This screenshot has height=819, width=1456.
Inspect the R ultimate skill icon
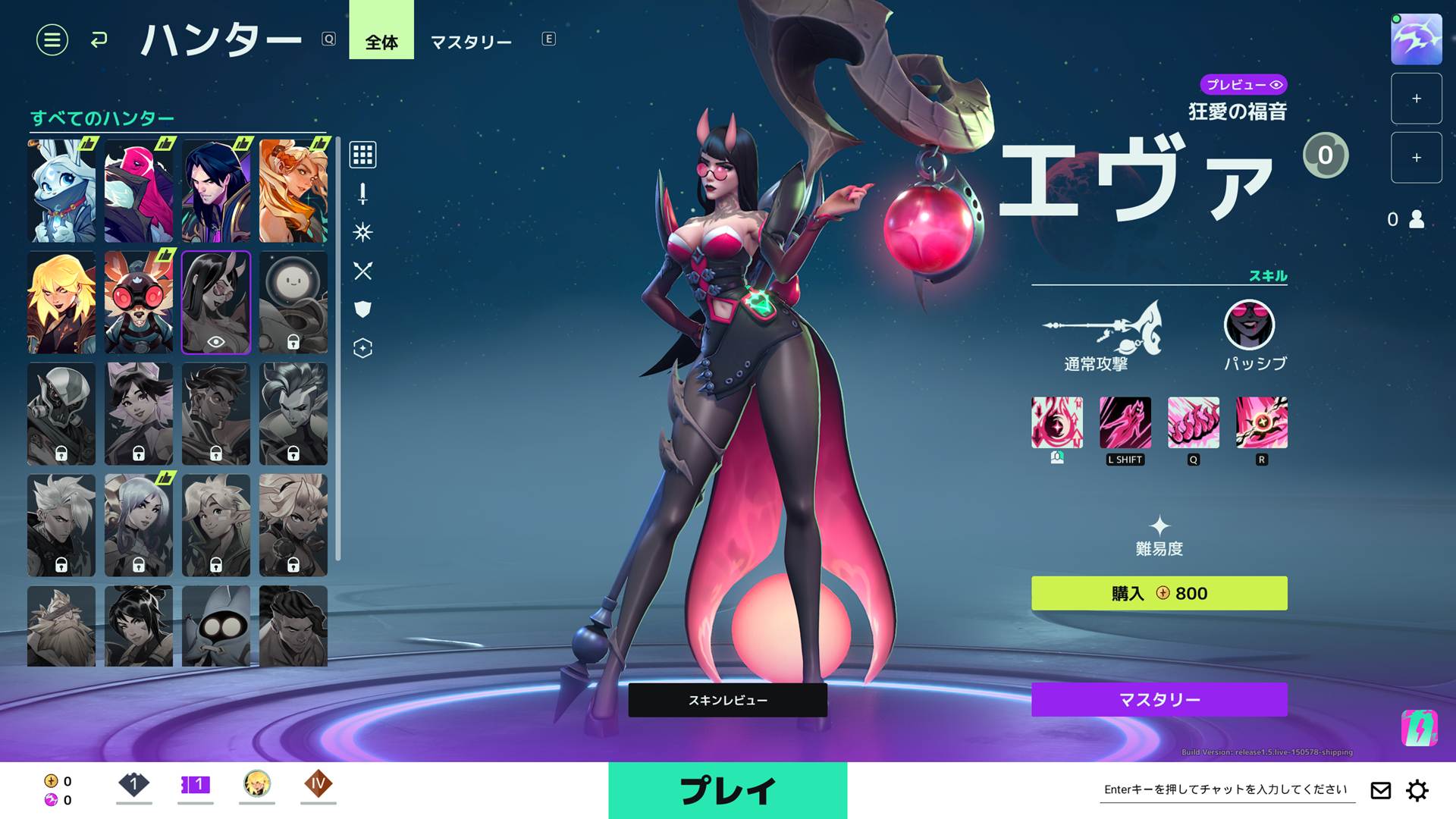pyautogui.click(x=1261, y=422)
